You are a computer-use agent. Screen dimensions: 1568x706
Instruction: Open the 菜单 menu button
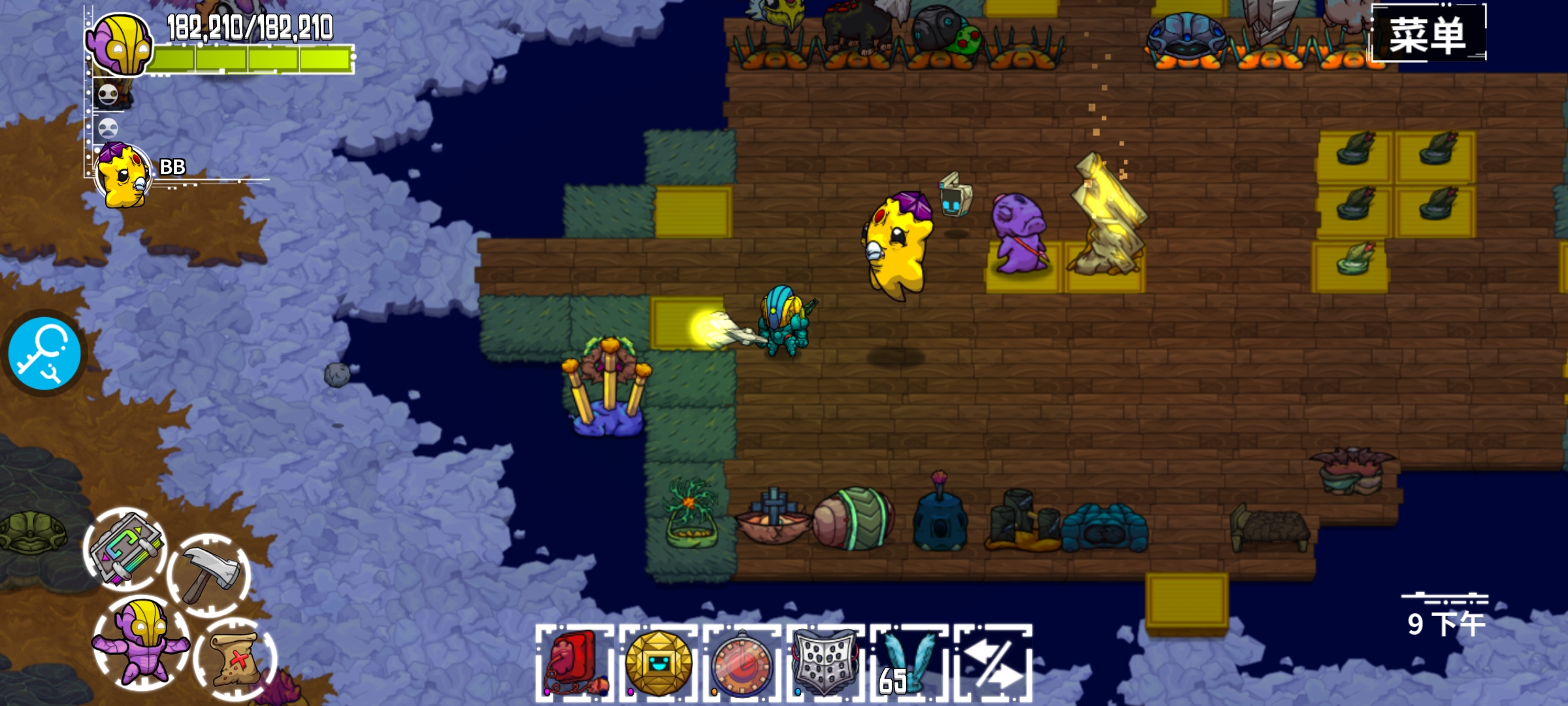1428,33
